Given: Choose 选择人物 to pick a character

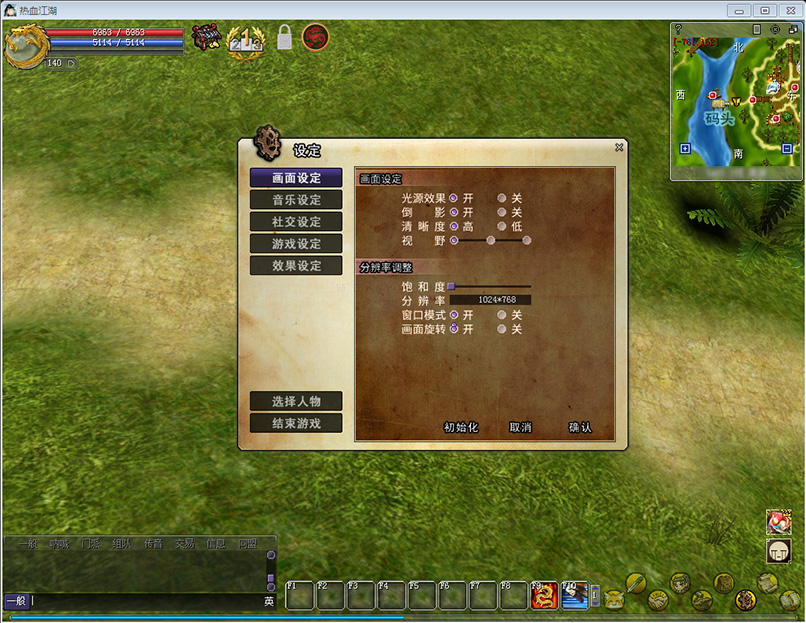Looking at the screenshot, I should pos(296,401).
